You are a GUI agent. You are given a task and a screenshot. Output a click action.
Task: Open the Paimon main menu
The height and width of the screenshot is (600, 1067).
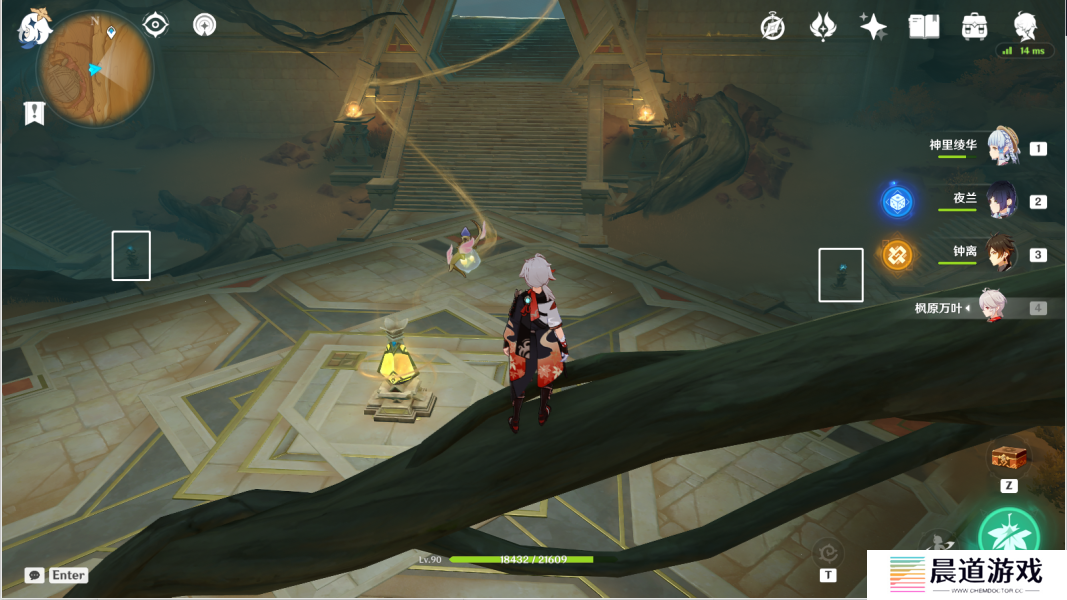[x=34, y=27]
